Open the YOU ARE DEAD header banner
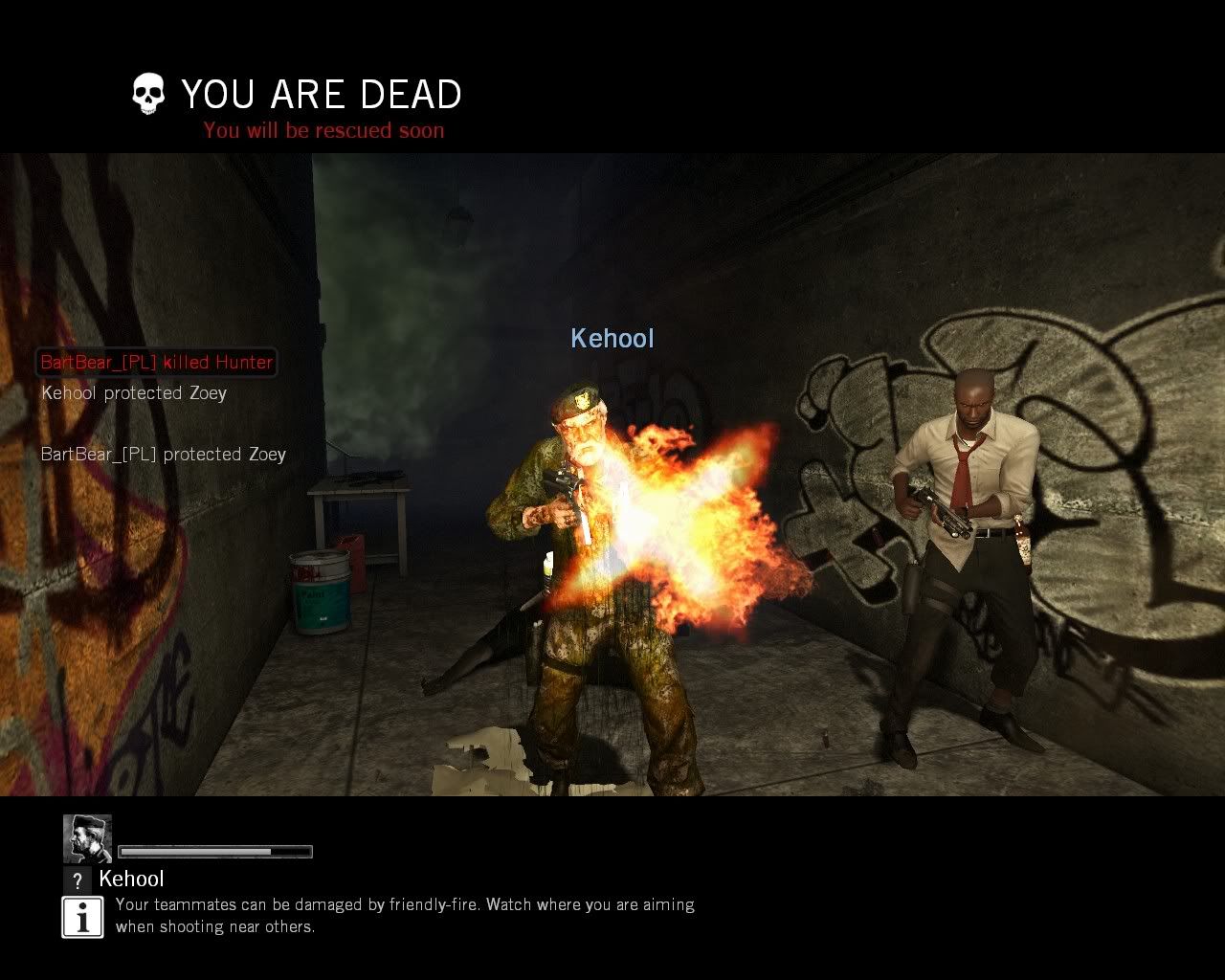The image size is (1225, 980). pos(322,94)
